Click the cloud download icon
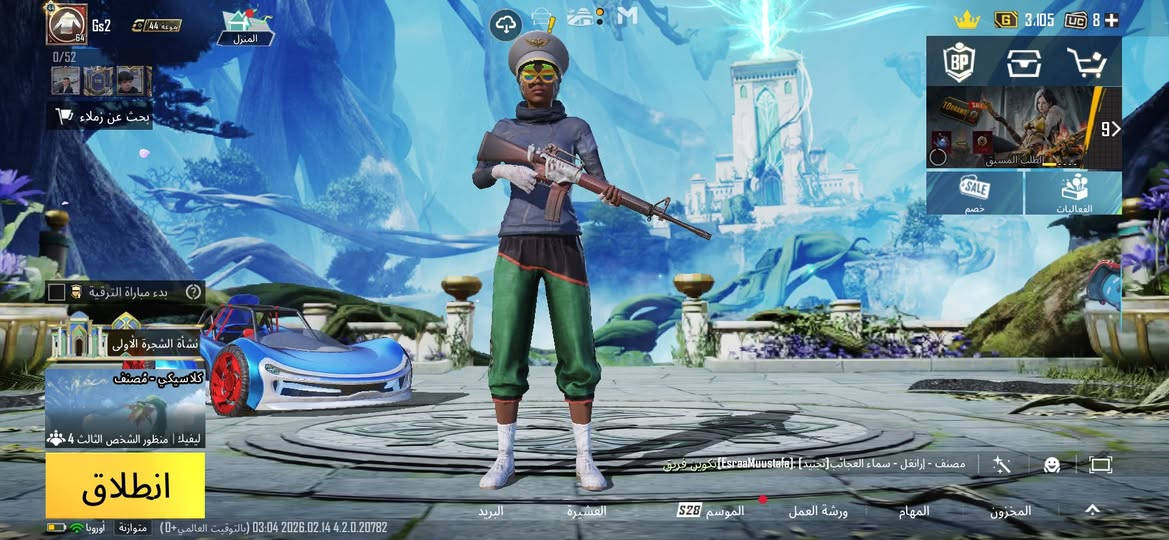The width and height of the screenshot is (1169, 540). click(x=505, y=24)
